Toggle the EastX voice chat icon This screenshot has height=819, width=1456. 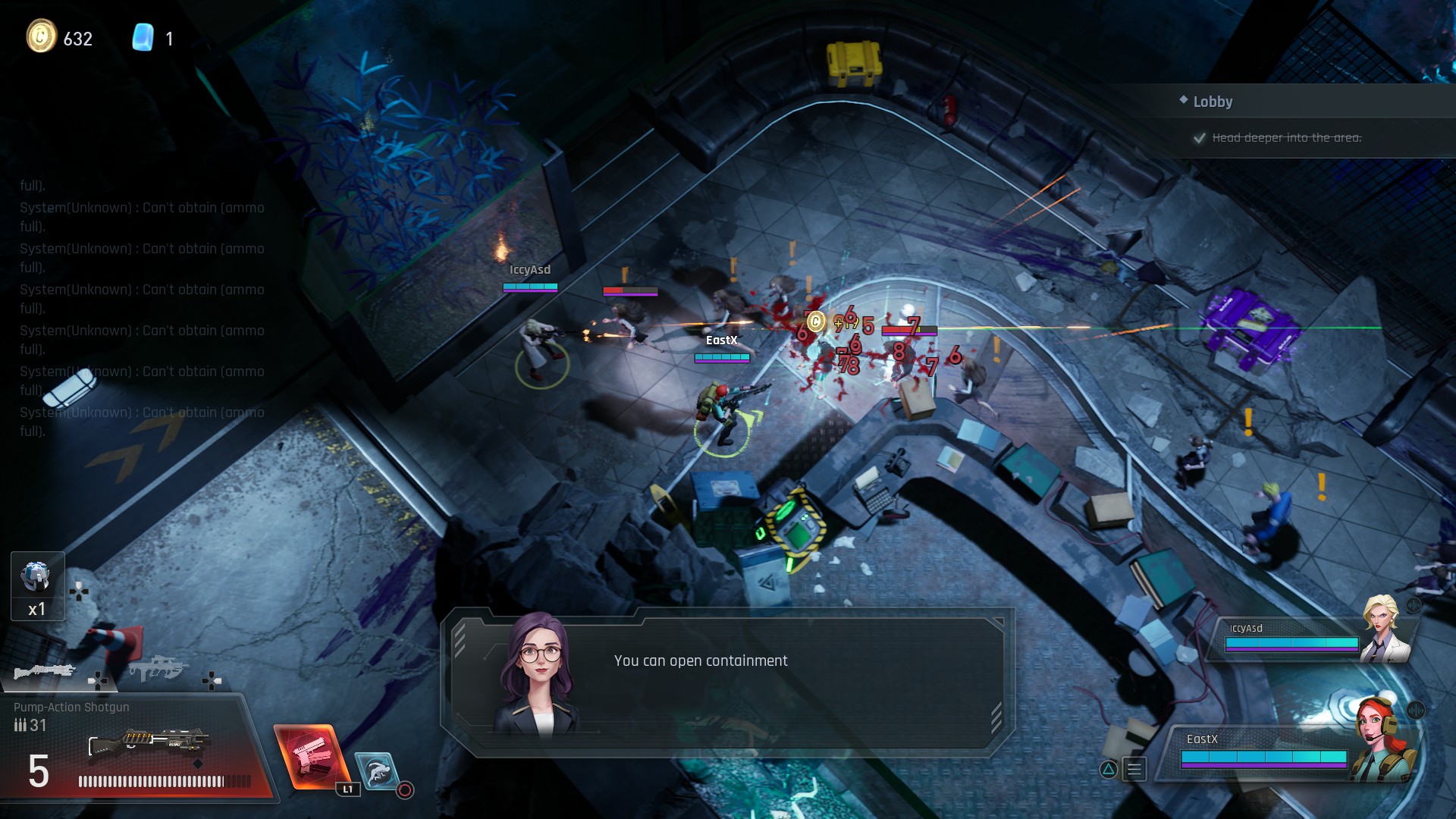tap(1416, 711)
